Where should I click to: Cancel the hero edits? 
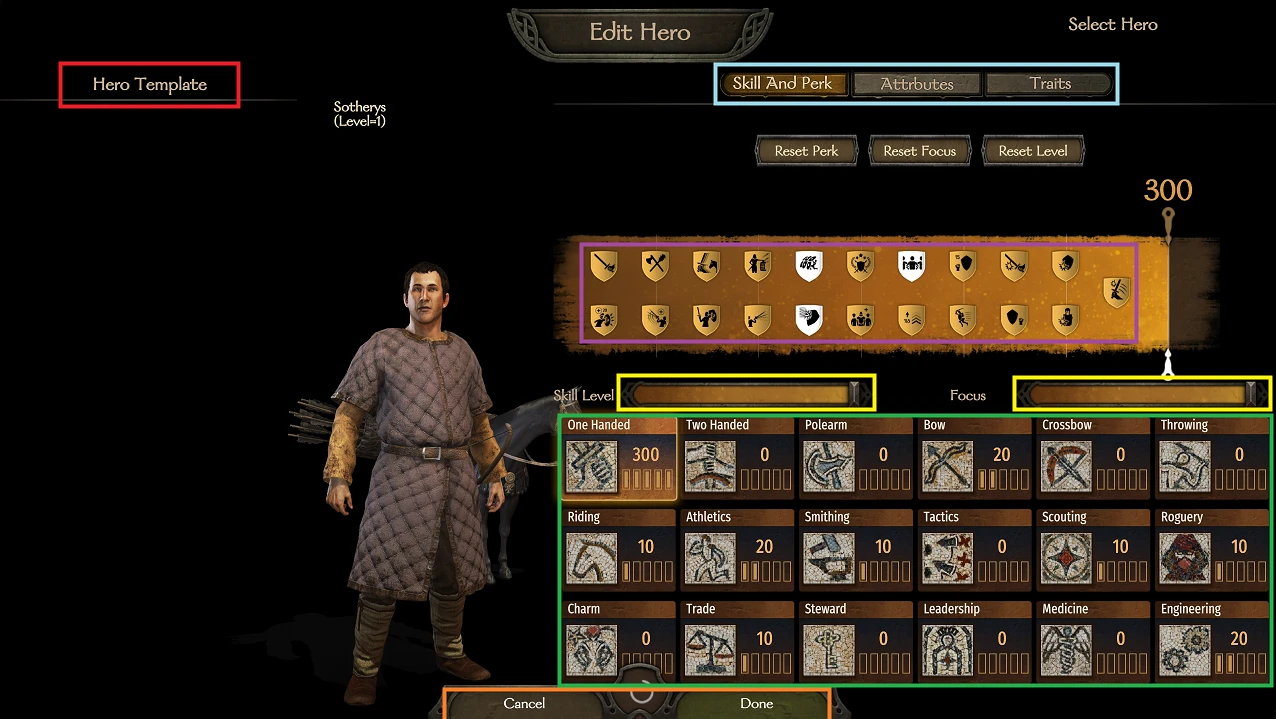524,704
